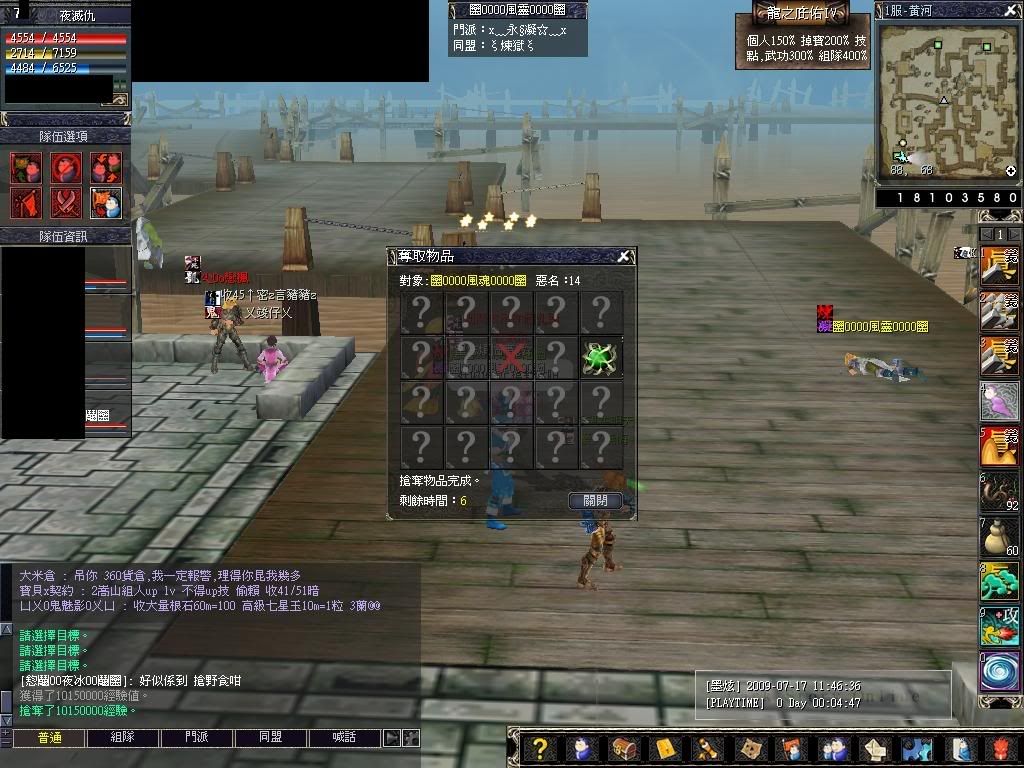Activate the blue swirl skill in hotbar
1024x768 pixels.
(998, 671)
